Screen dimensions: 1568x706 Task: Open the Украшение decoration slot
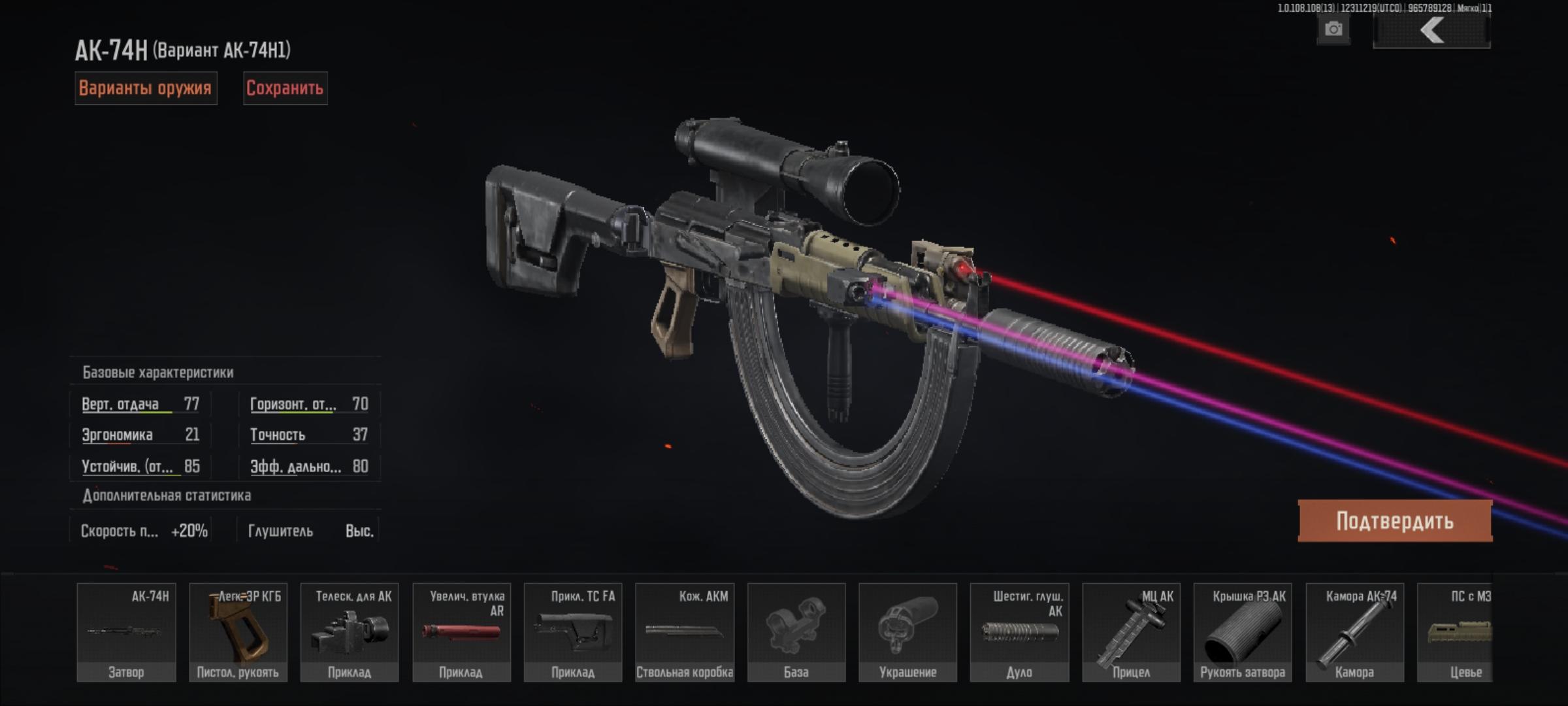pyautogui.click(x=908, y=632)
